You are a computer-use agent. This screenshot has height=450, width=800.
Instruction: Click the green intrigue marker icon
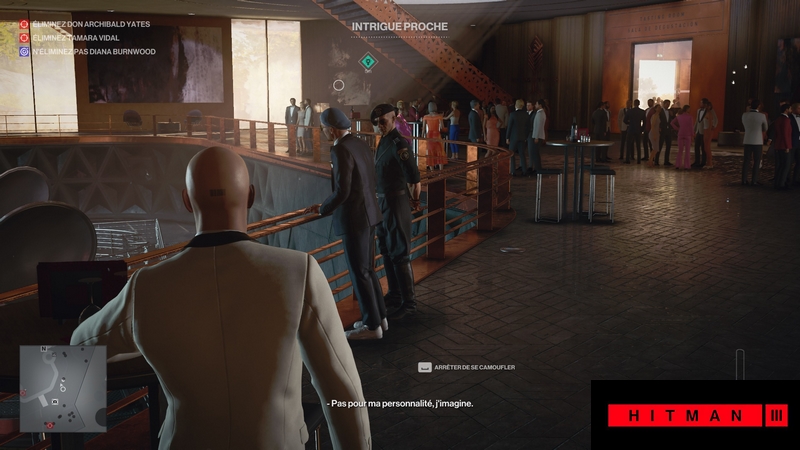click(368, 62)
